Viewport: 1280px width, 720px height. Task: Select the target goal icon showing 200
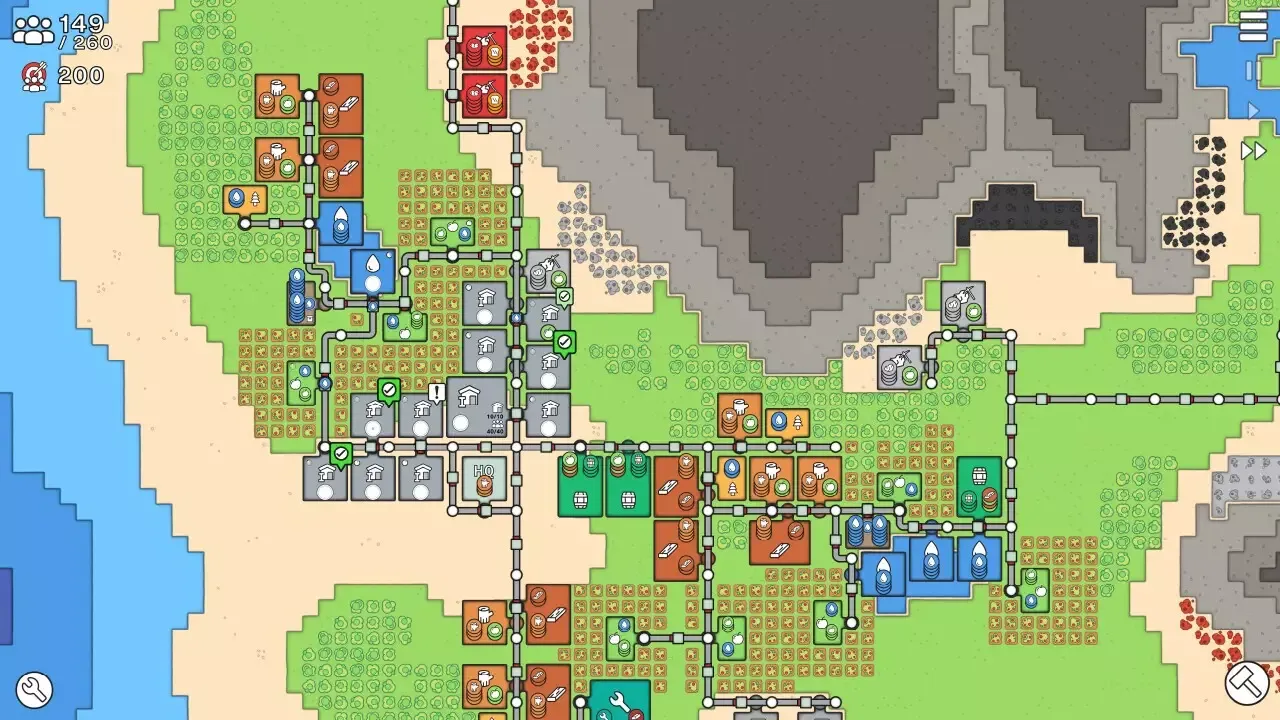(33, 73)
